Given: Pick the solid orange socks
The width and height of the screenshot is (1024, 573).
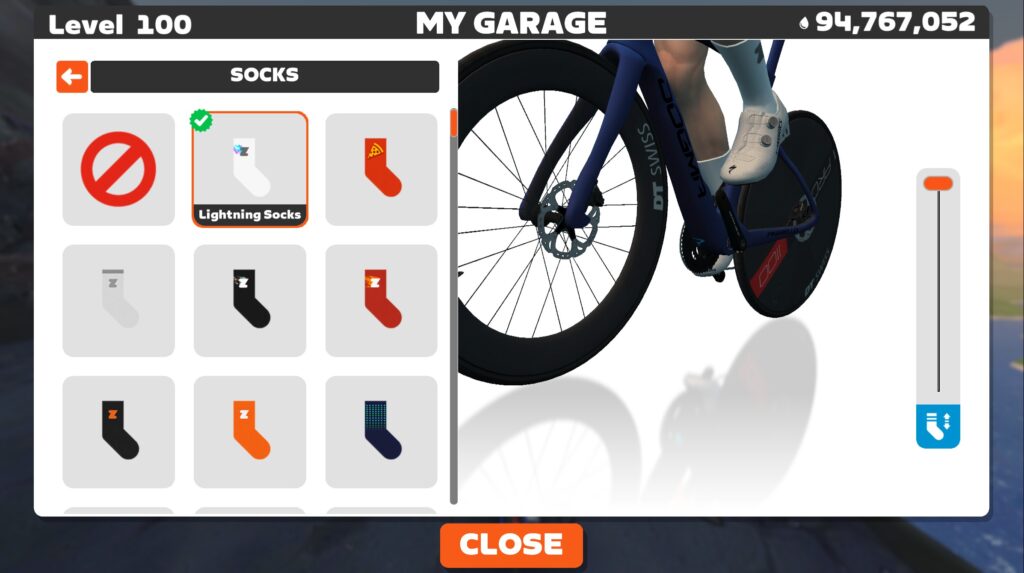Looking at the screenshot, I should [x=250, y=431].
